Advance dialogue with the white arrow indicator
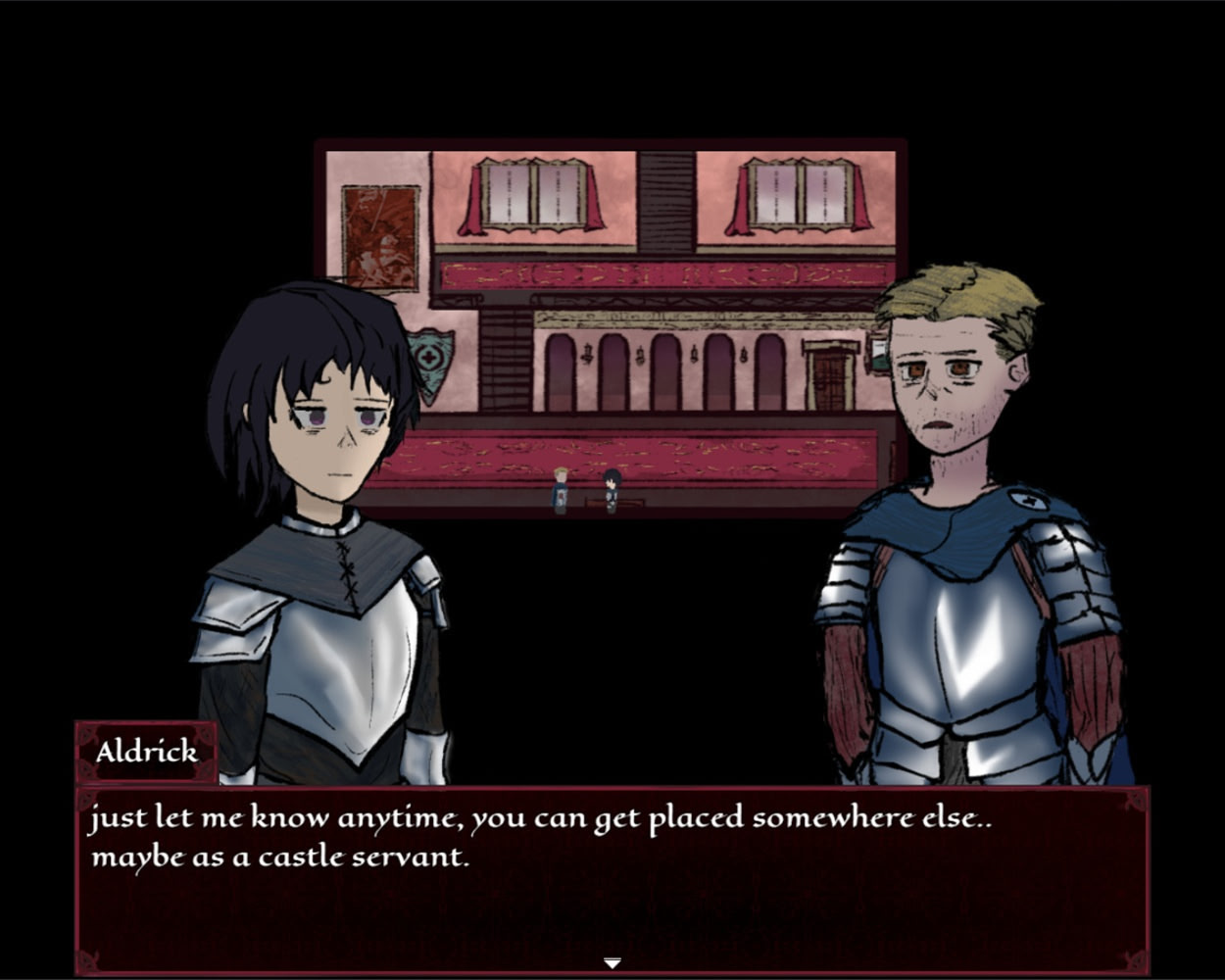 click(612, 963)
